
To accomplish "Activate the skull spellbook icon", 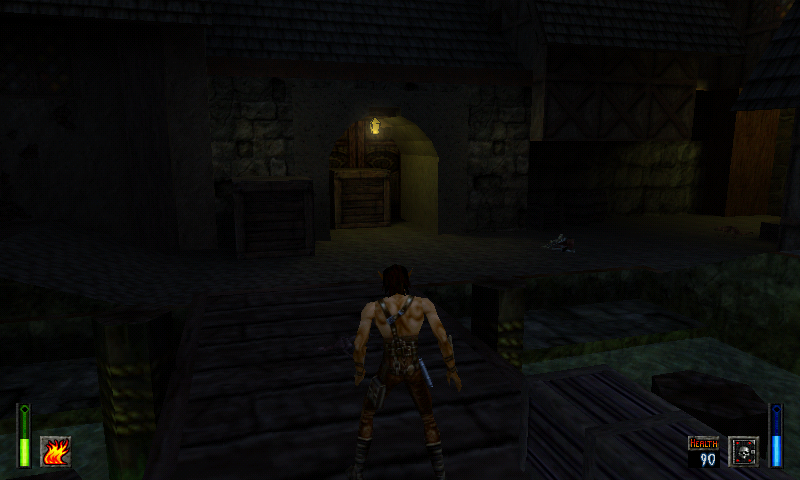I will tap(743, 451).
